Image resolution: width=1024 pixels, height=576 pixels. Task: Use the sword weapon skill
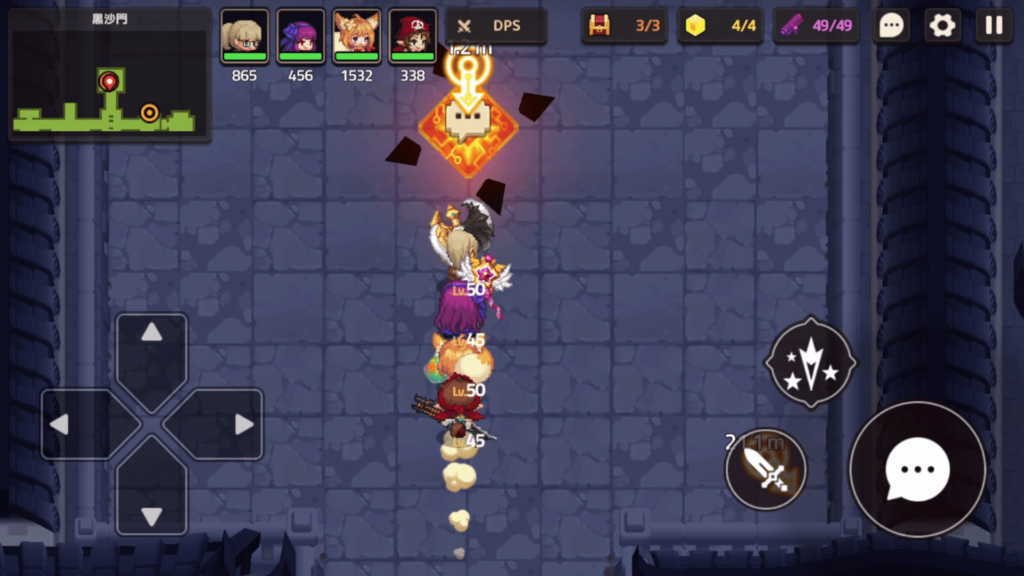(x=766, y=468)
